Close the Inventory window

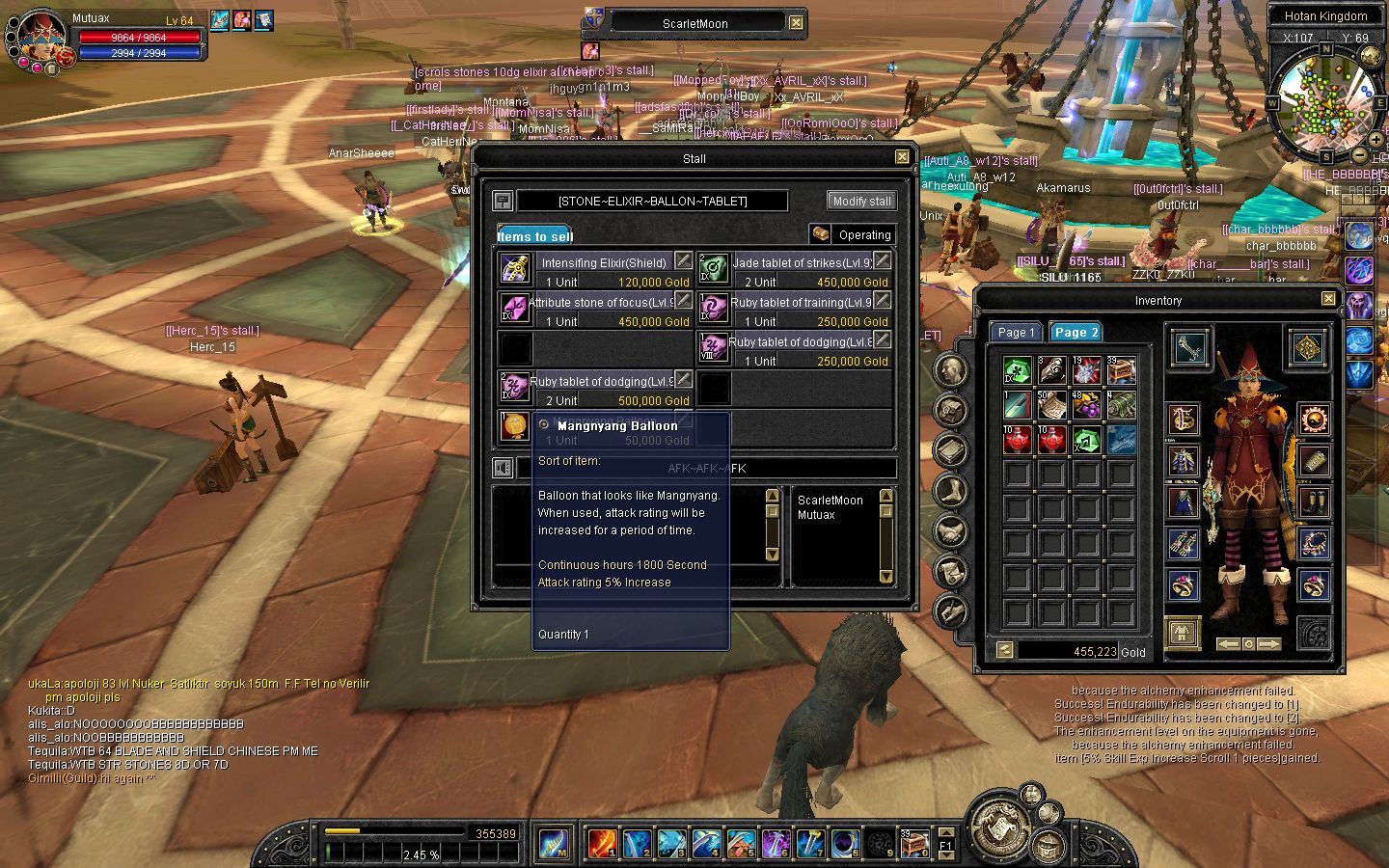[1328, 299]
